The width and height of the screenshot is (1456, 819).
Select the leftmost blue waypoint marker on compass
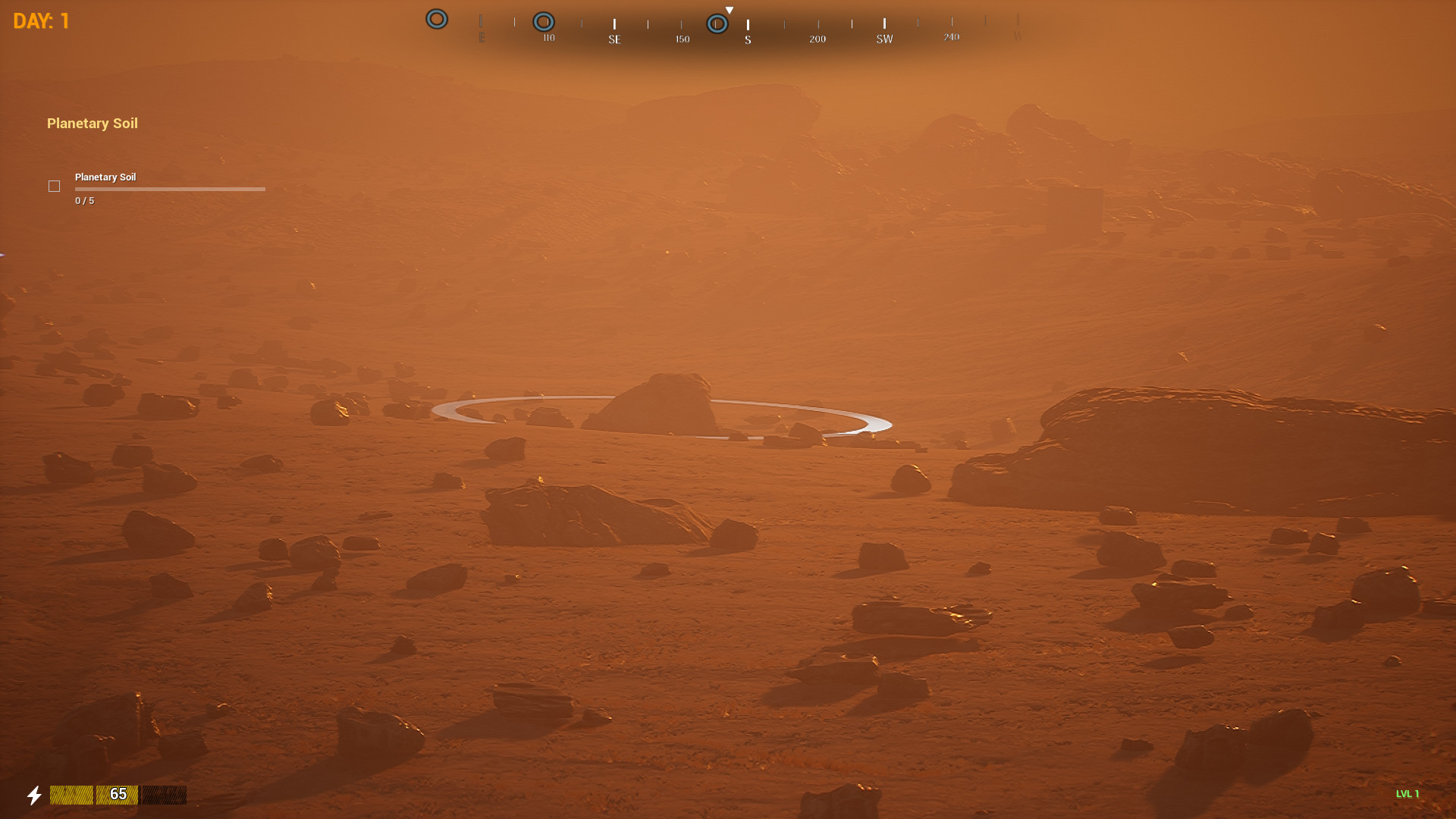[436, 19]
